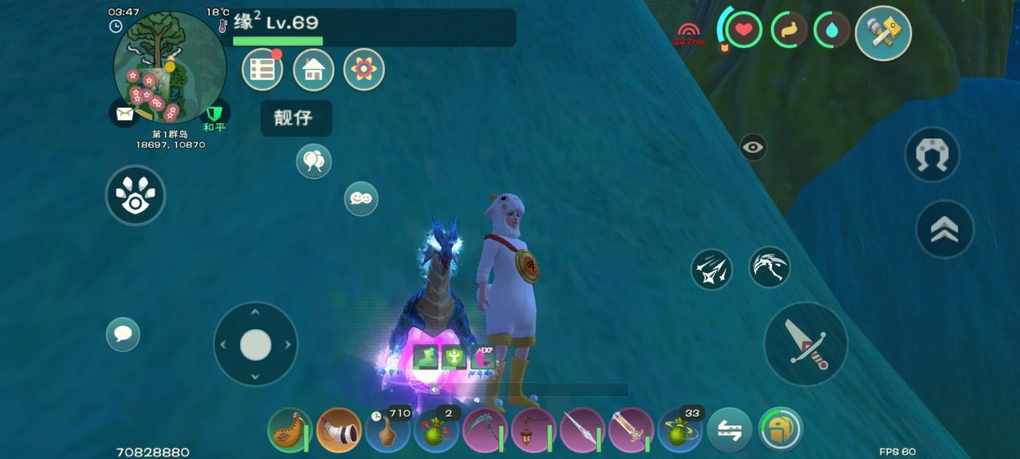This screenshot has height=459, width=1020.
Task: Select the scythe in the hotbar
Action: point(485,431)
